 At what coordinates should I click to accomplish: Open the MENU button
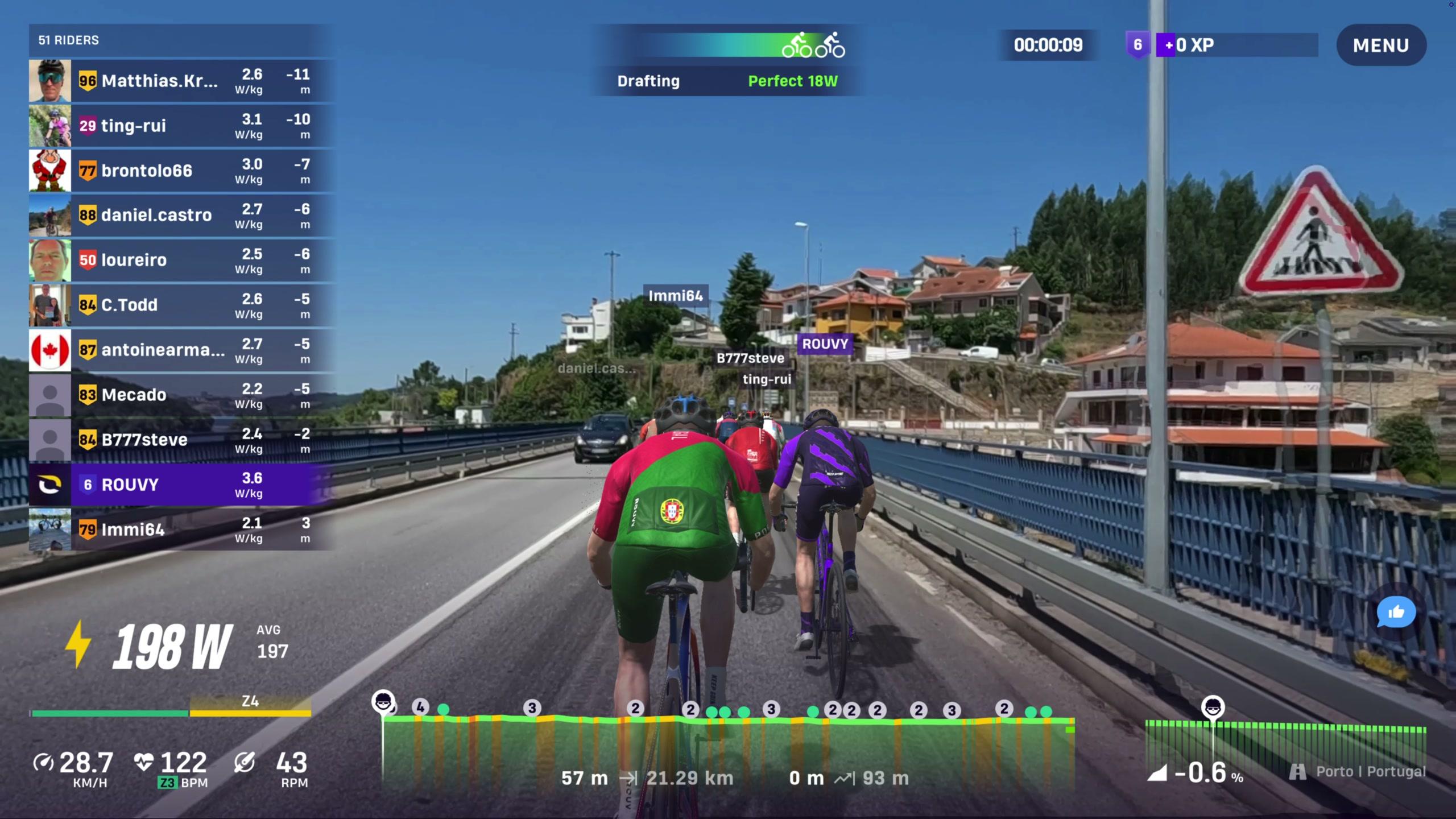tap(1380, 45)
